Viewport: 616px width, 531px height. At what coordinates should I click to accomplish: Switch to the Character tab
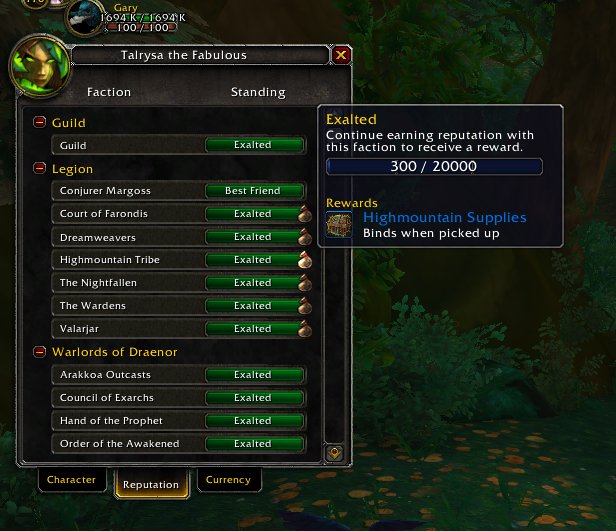[72, 480]
